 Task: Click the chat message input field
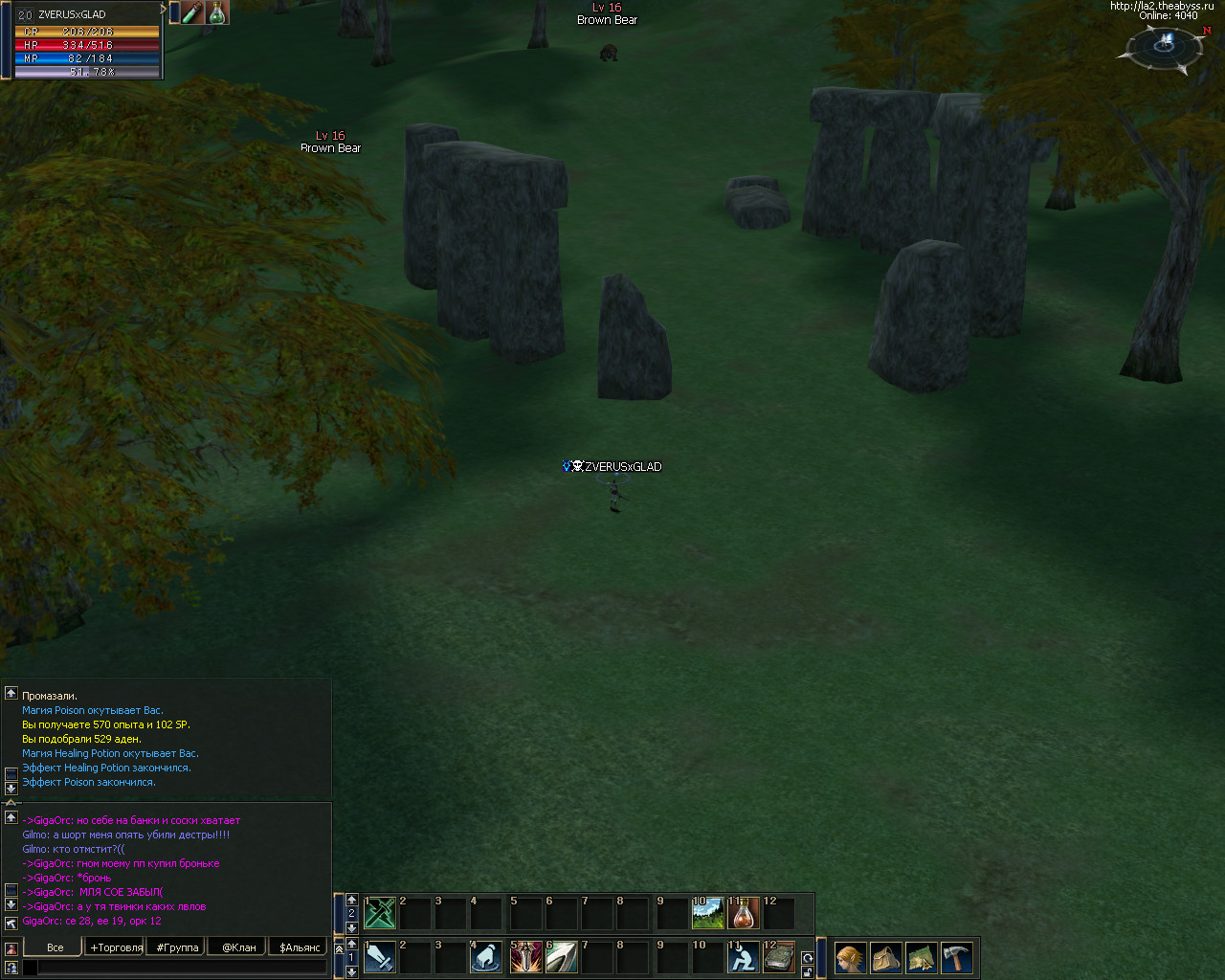tap(182, 968)
